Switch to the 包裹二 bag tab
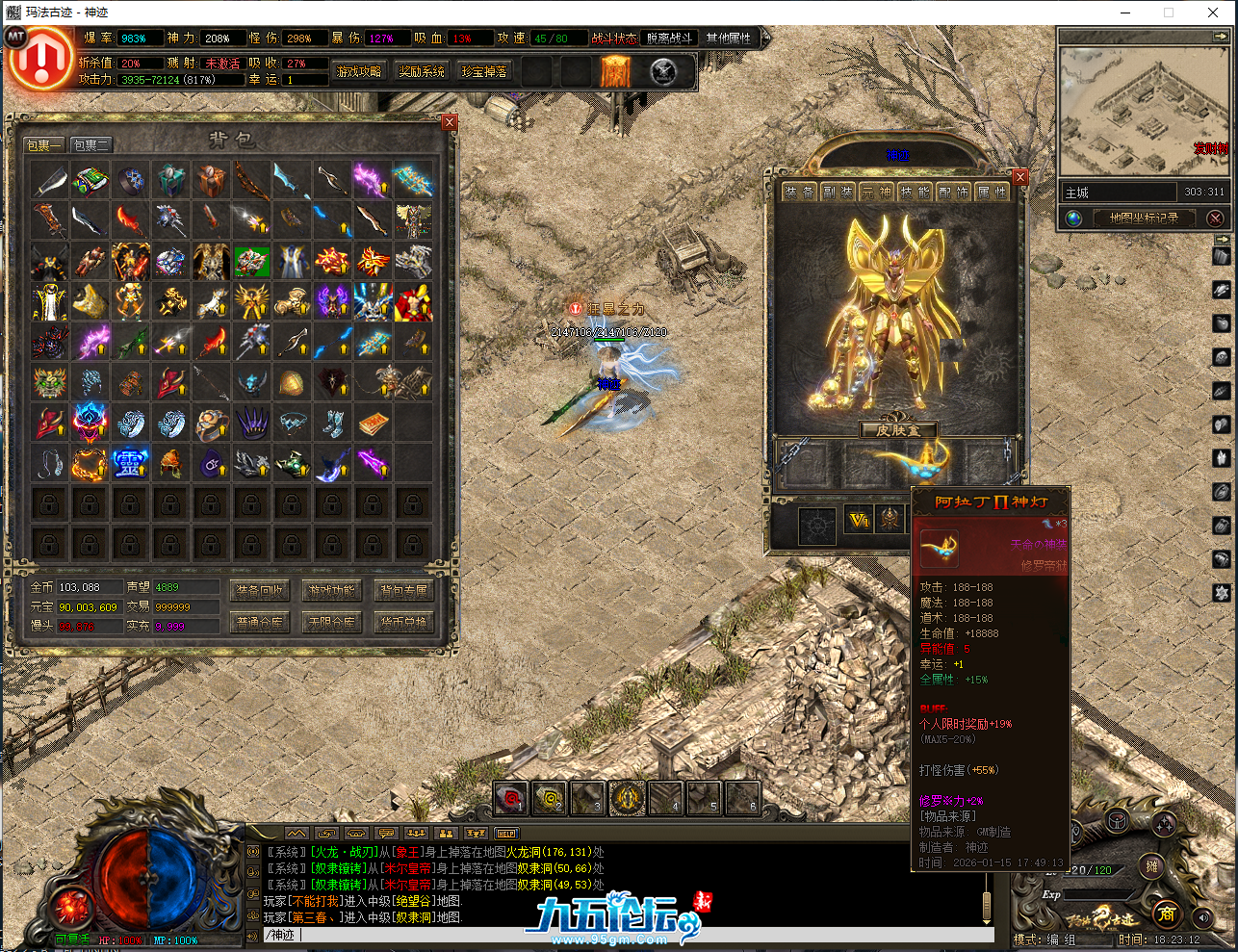Image resolution: width=1238 pixels, height=952 pixels. point(91,145)
